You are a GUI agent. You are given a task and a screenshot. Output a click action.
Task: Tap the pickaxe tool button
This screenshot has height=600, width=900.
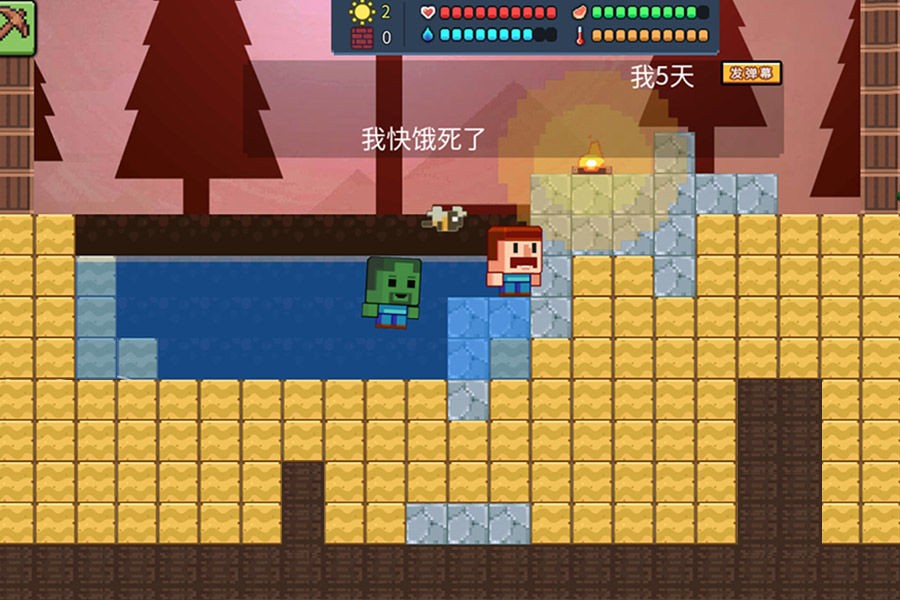pos(15,28)
